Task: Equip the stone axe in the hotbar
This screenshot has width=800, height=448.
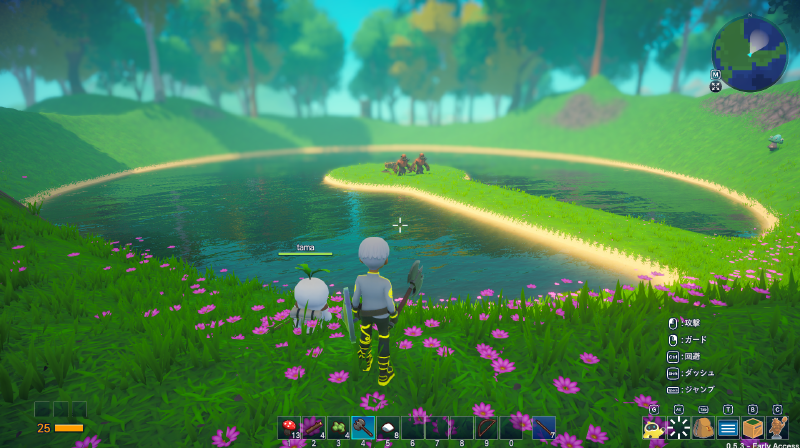Action: (363, 427)
